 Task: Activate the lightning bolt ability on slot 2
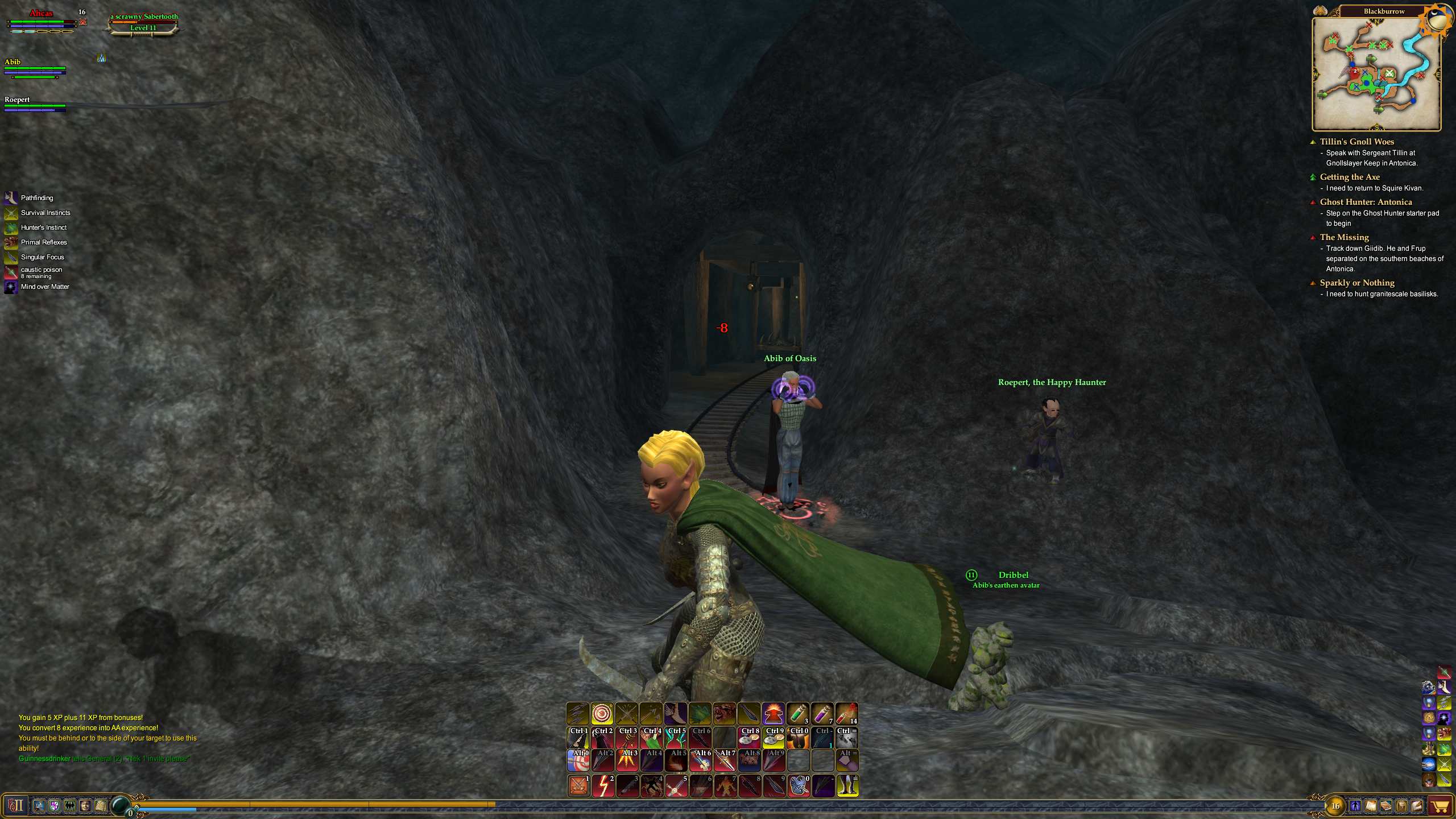[603, 785]
